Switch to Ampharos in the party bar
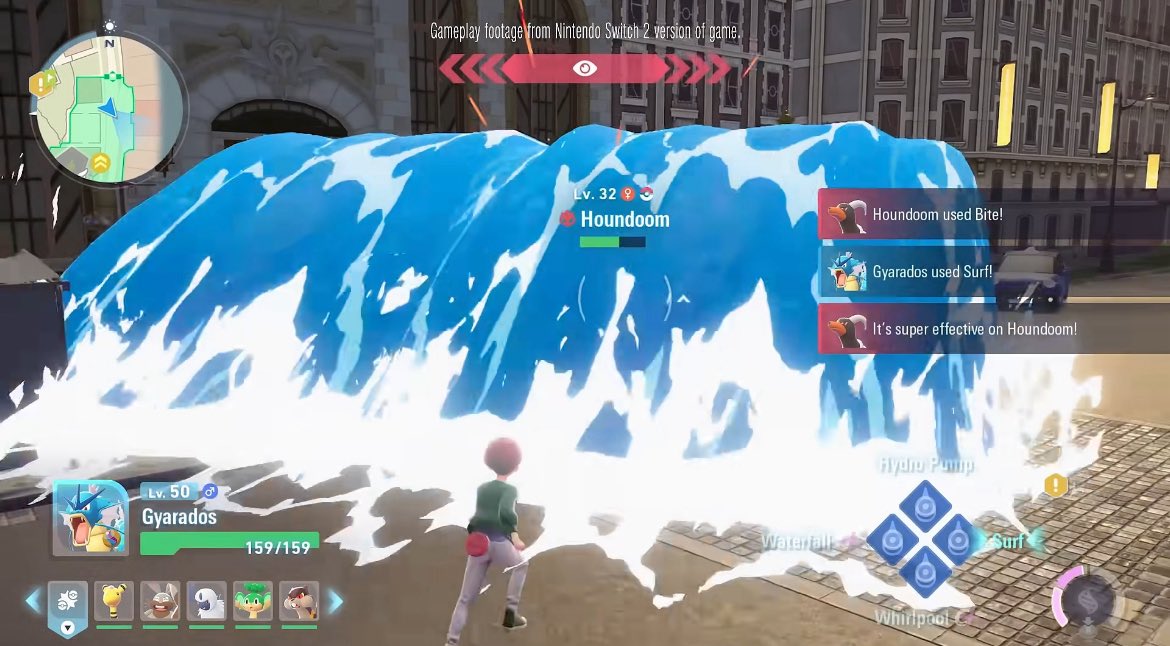This screenshot has height=646, width=1170. (x=114, y=601)
